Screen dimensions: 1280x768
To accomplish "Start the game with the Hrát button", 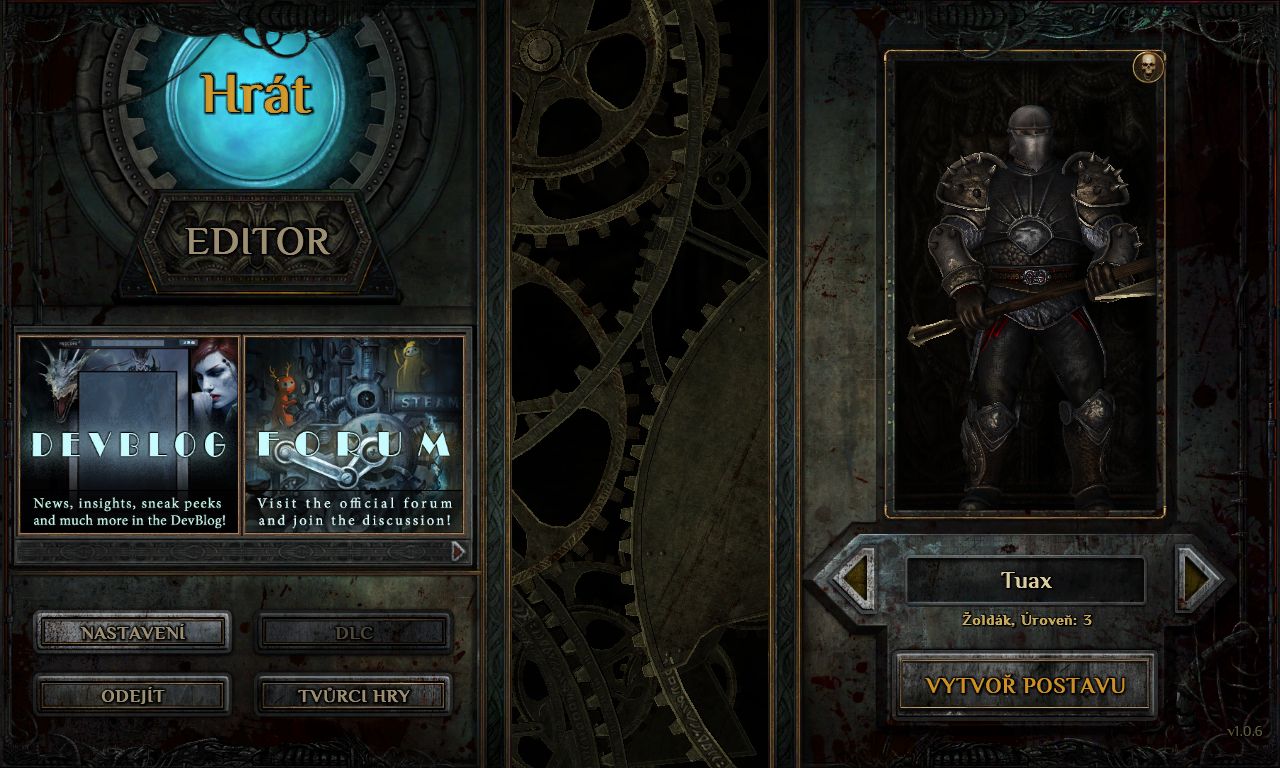I will tap(256, 97).
